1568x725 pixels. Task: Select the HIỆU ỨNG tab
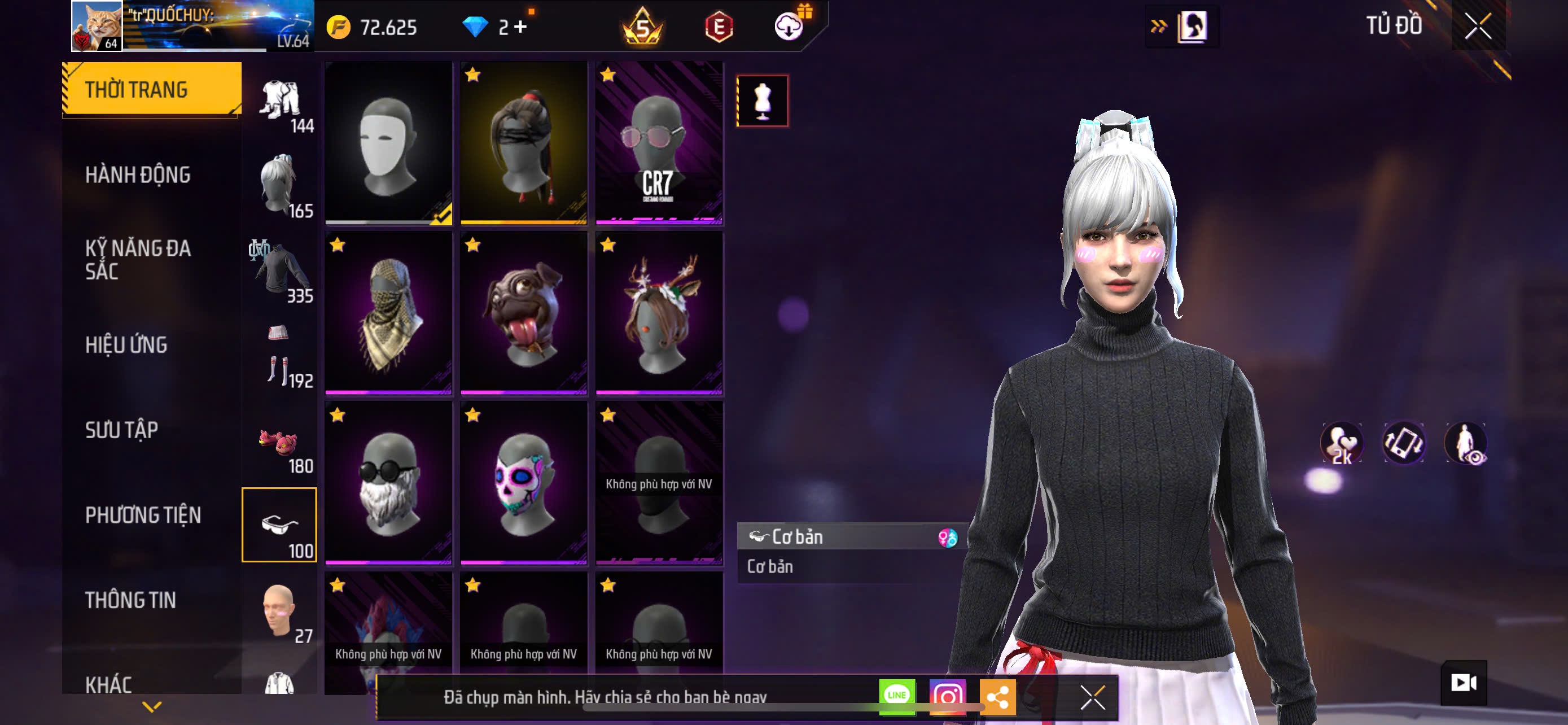click(126, 345)
